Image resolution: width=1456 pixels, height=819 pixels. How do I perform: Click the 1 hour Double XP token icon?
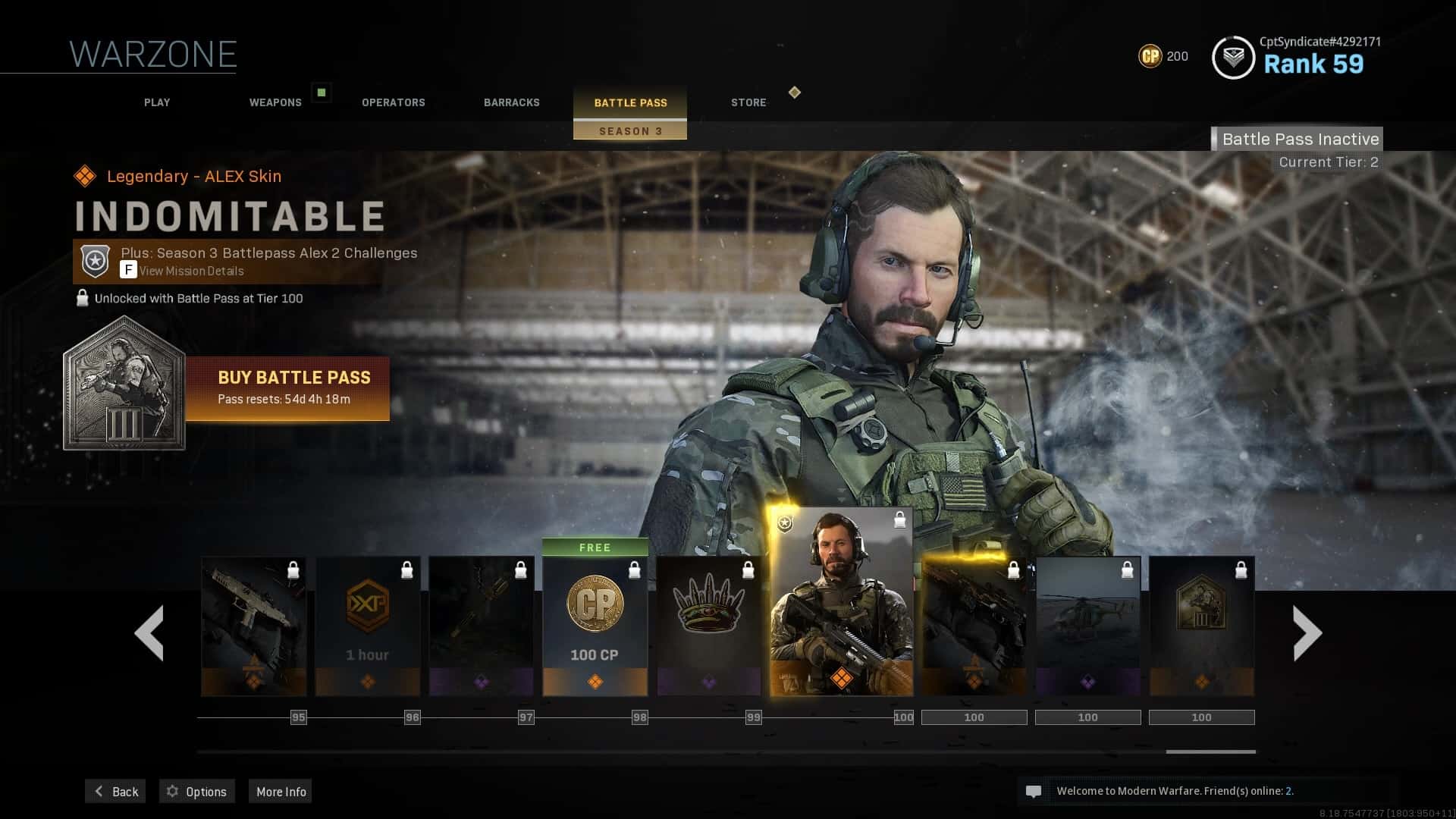[x=368, y=607]
